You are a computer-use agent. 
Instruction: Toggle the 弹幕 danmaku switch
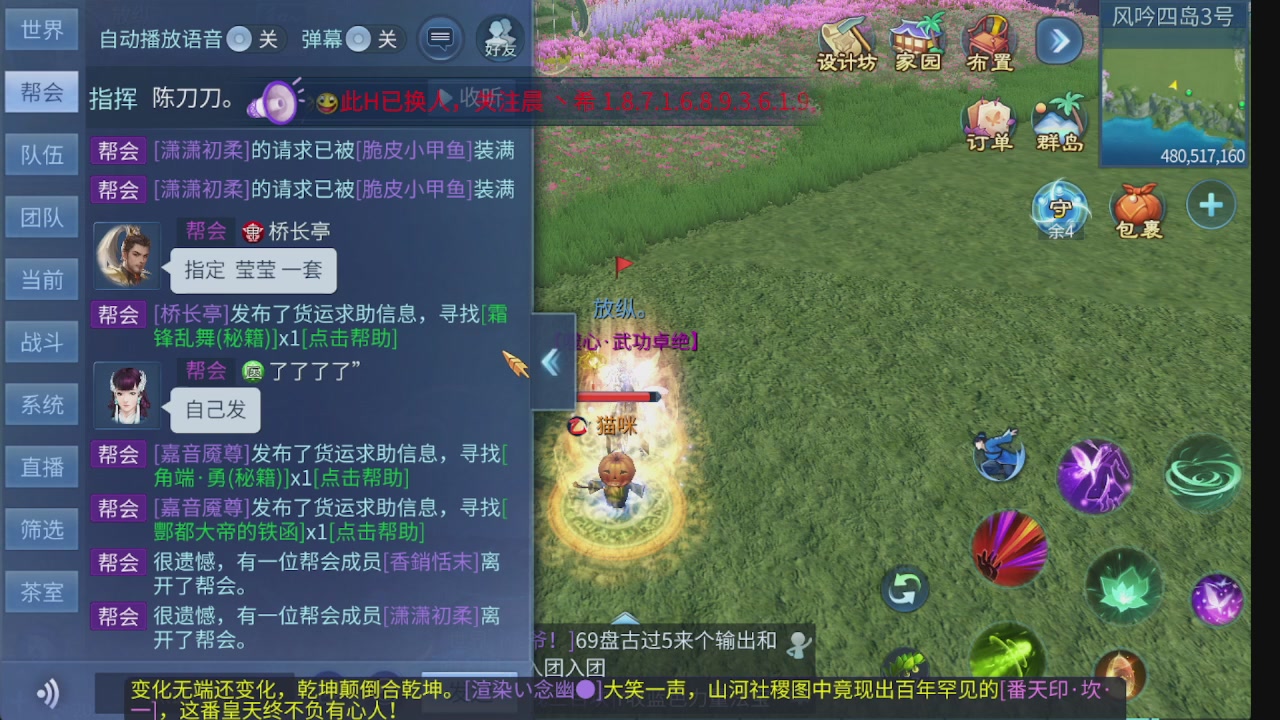(x=358, y=38)
